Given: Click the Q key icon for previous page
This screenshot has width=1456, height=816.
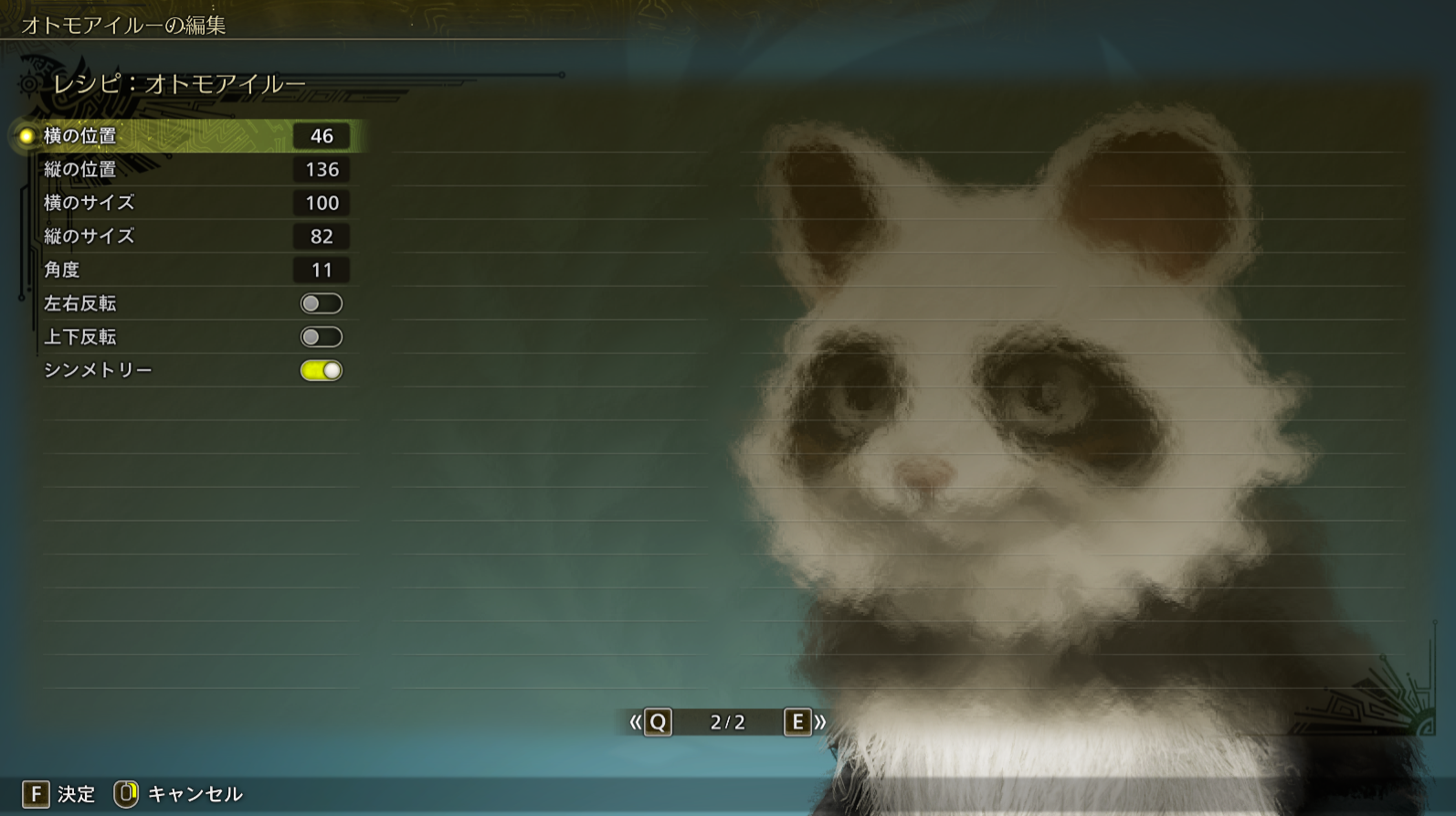Looking at the screenshot, I should point(659,723).
